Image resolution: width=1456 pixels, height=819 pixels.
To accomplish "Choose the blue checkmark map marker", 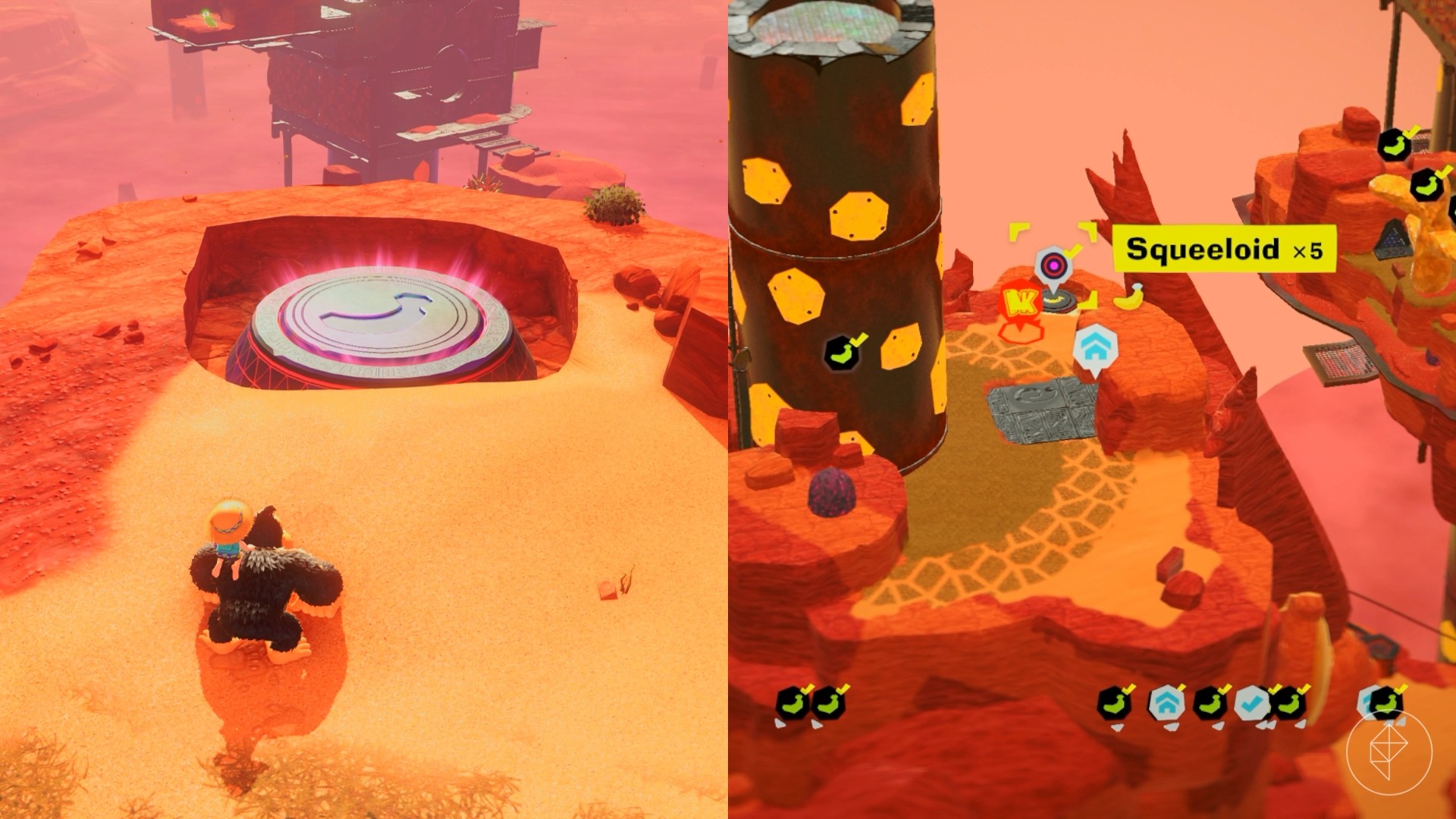I will point(1252,704).
